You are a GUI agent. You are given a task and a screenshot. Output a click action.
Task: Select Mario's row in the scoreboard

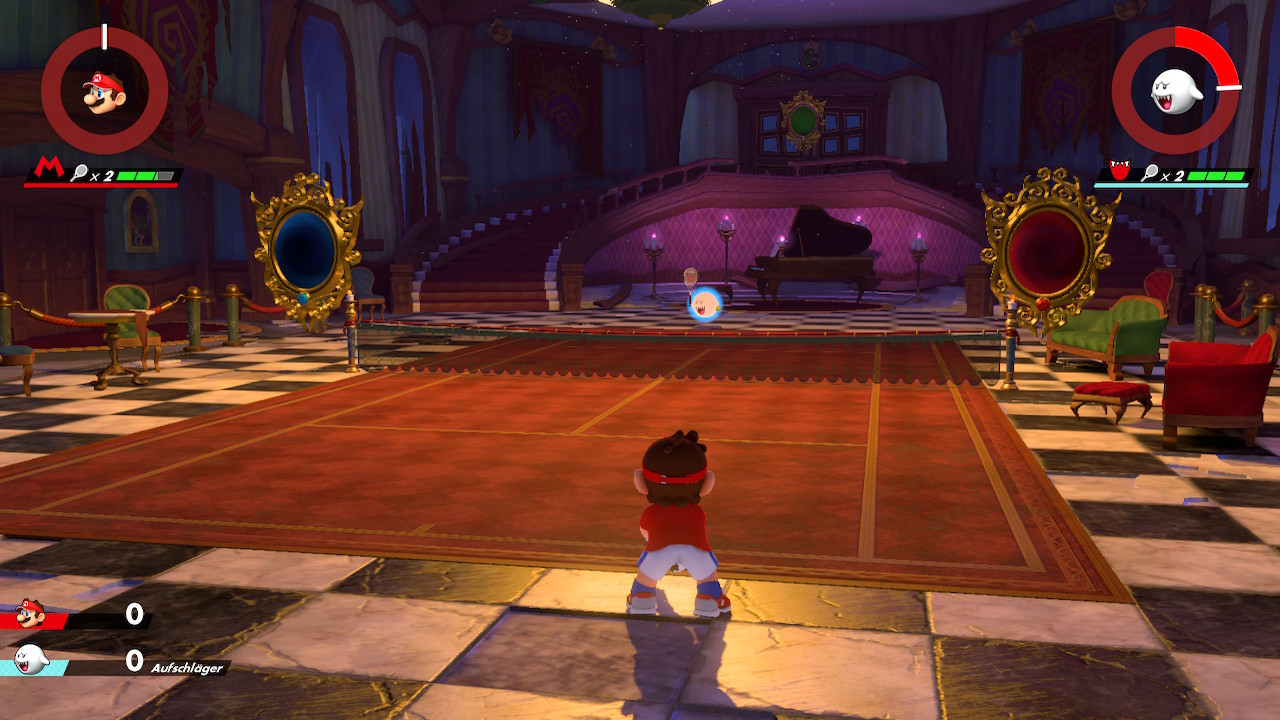[x=76, y=614]
